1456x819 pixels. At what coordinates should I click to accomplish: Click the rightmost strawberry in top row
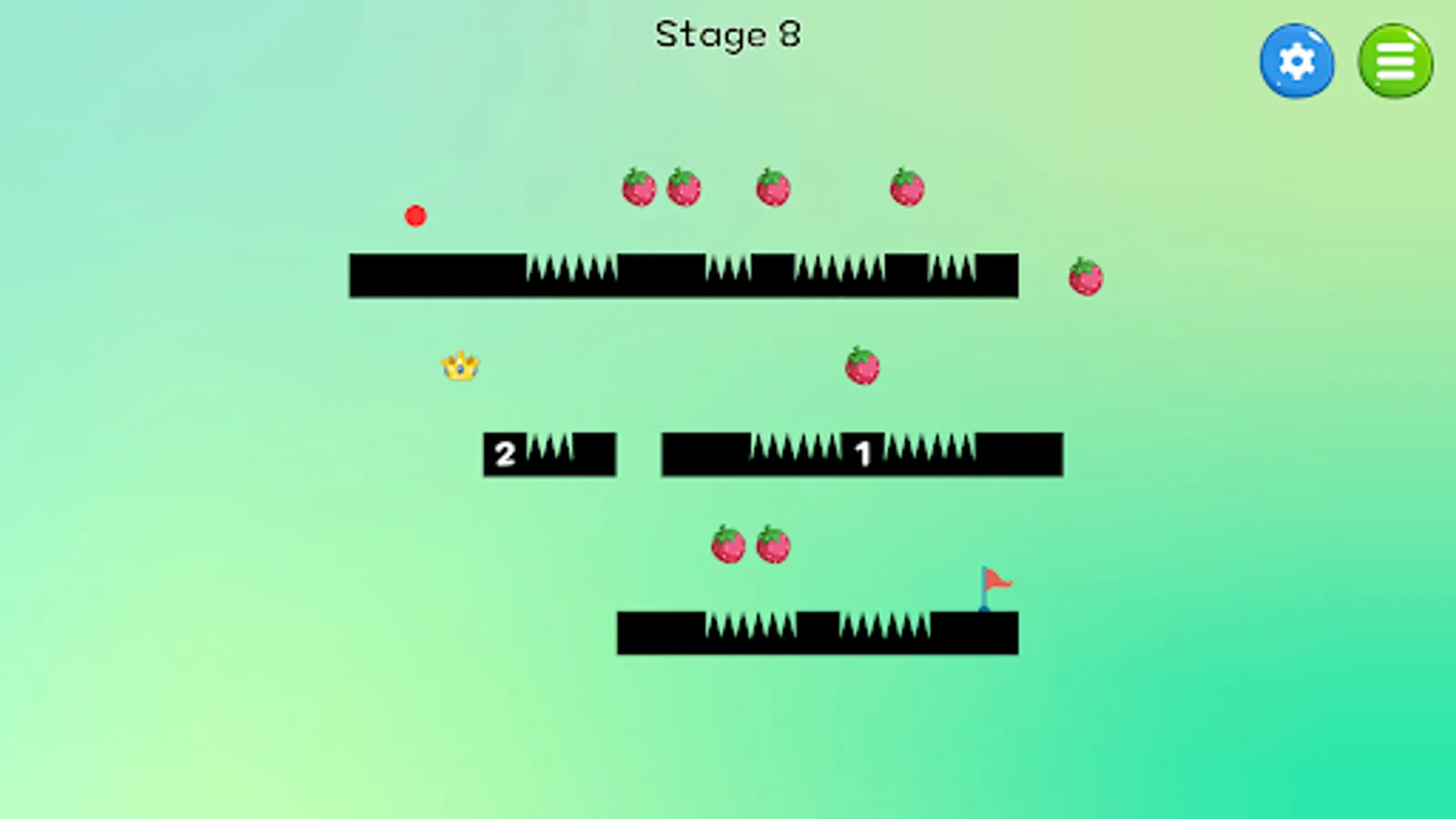[905, 187]
